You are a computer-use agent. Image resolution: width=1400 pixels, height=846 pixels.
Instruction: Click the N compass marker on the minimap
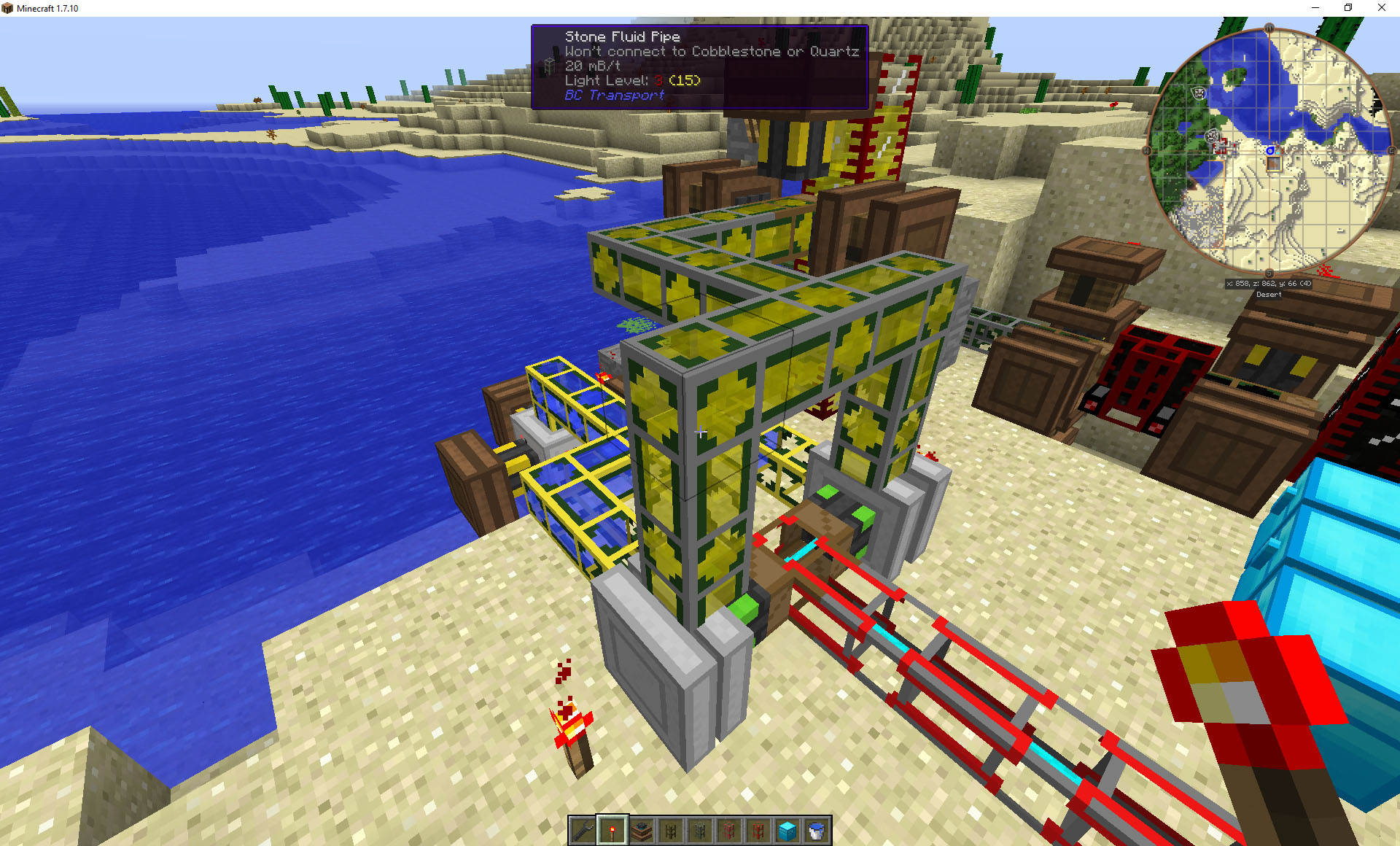1269,26
